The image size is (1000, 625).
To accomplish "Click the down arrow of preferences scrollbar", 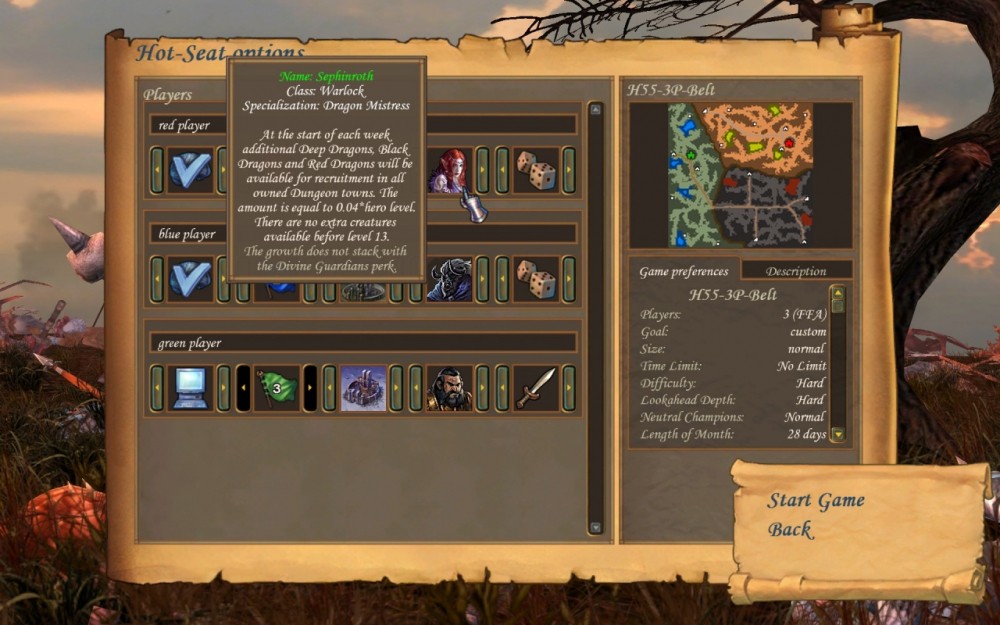I will (838, 435).
